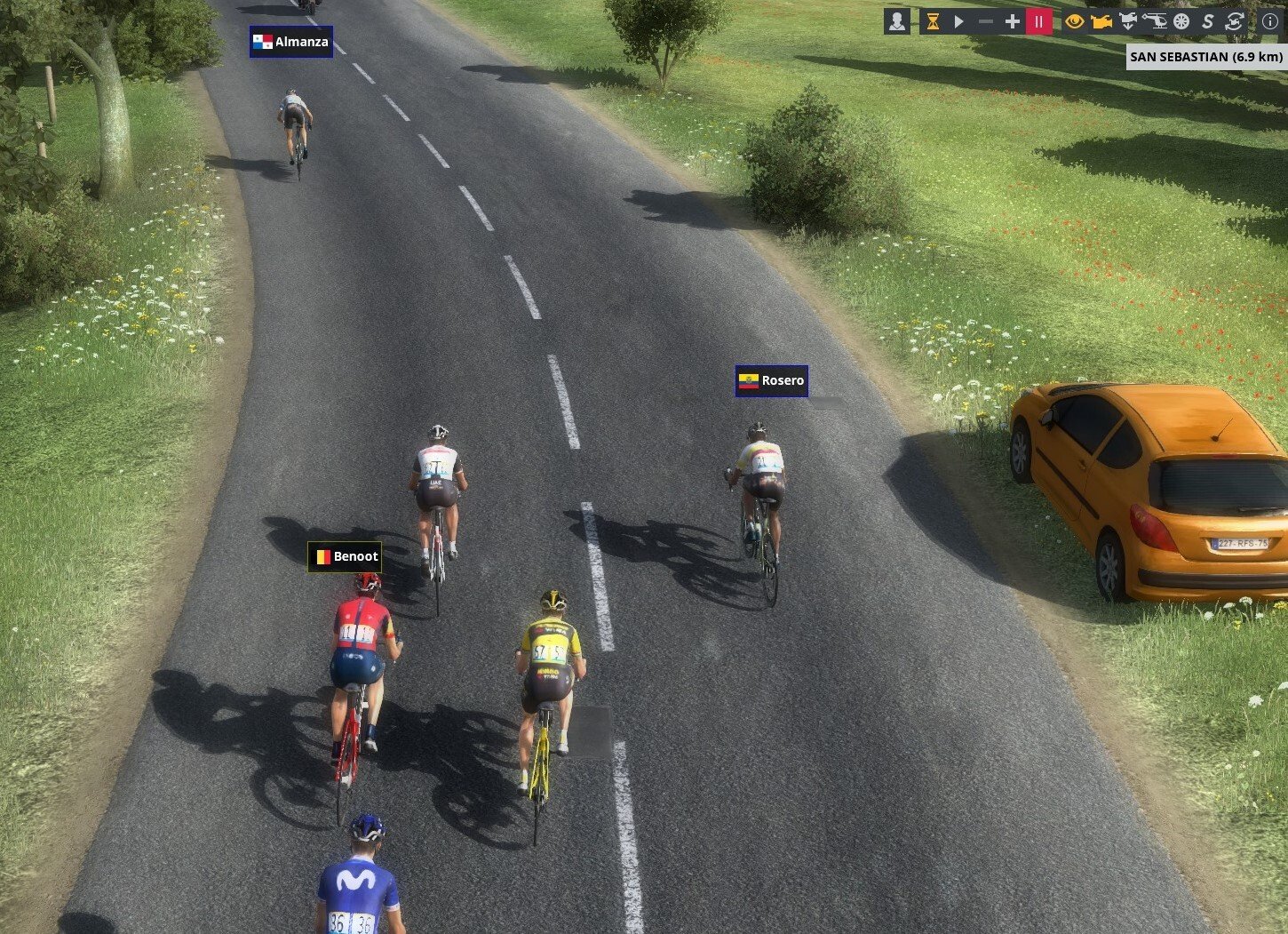Select rider Benoot's name tag
The width and height of the screenshot is (1288, 934).
click(345, 557)
